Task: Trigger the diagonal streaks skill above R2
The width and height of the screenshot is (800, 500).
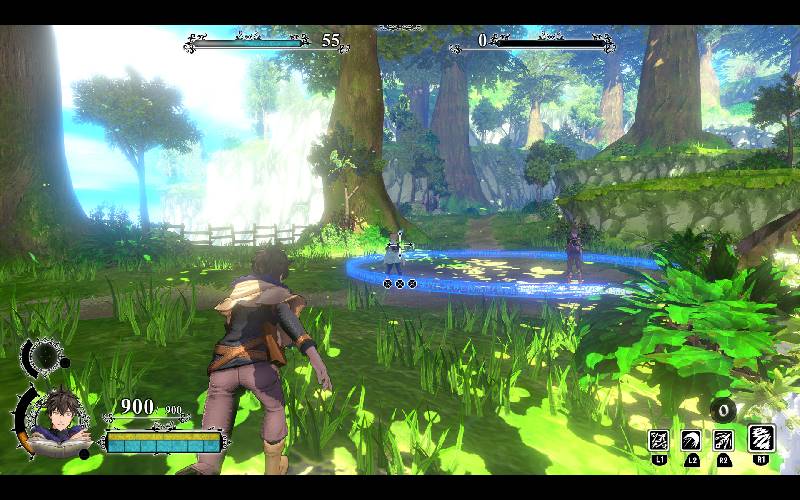Action: [723, 440]
